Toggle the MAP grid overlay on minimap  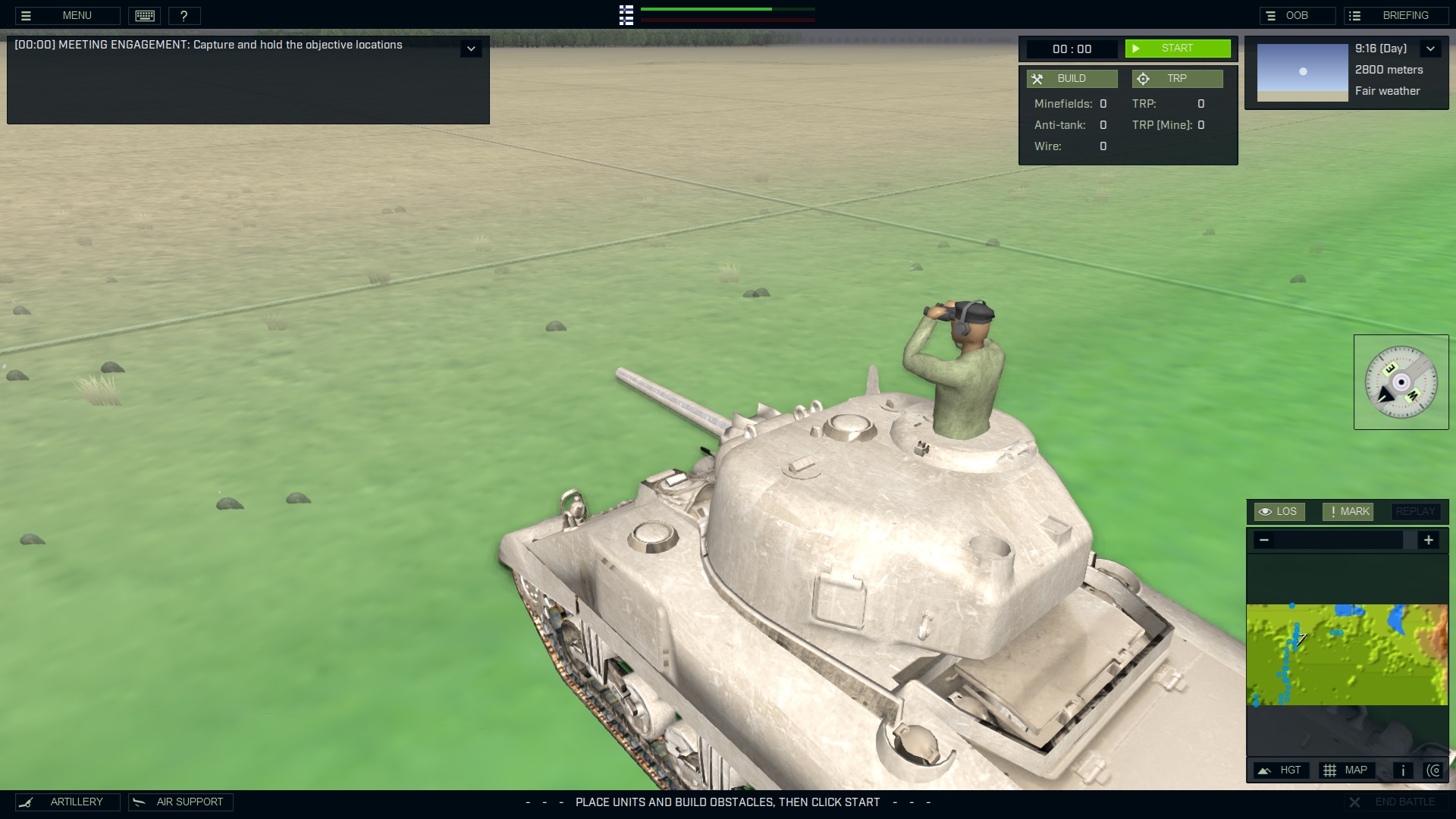point(1348,770)
